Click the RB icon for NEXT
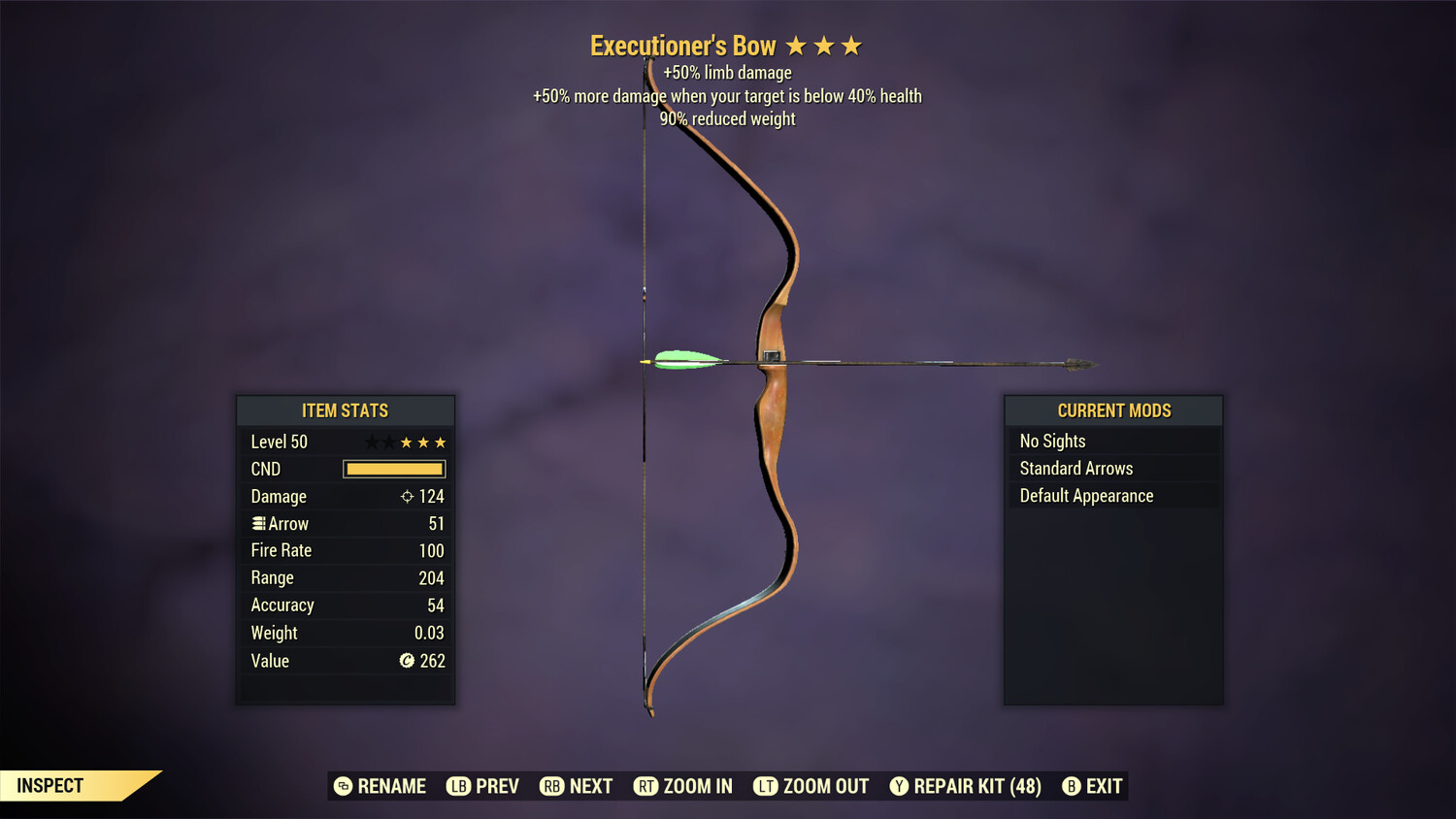The height and width of the screenshot is (819, 1456). pos(553,786)
